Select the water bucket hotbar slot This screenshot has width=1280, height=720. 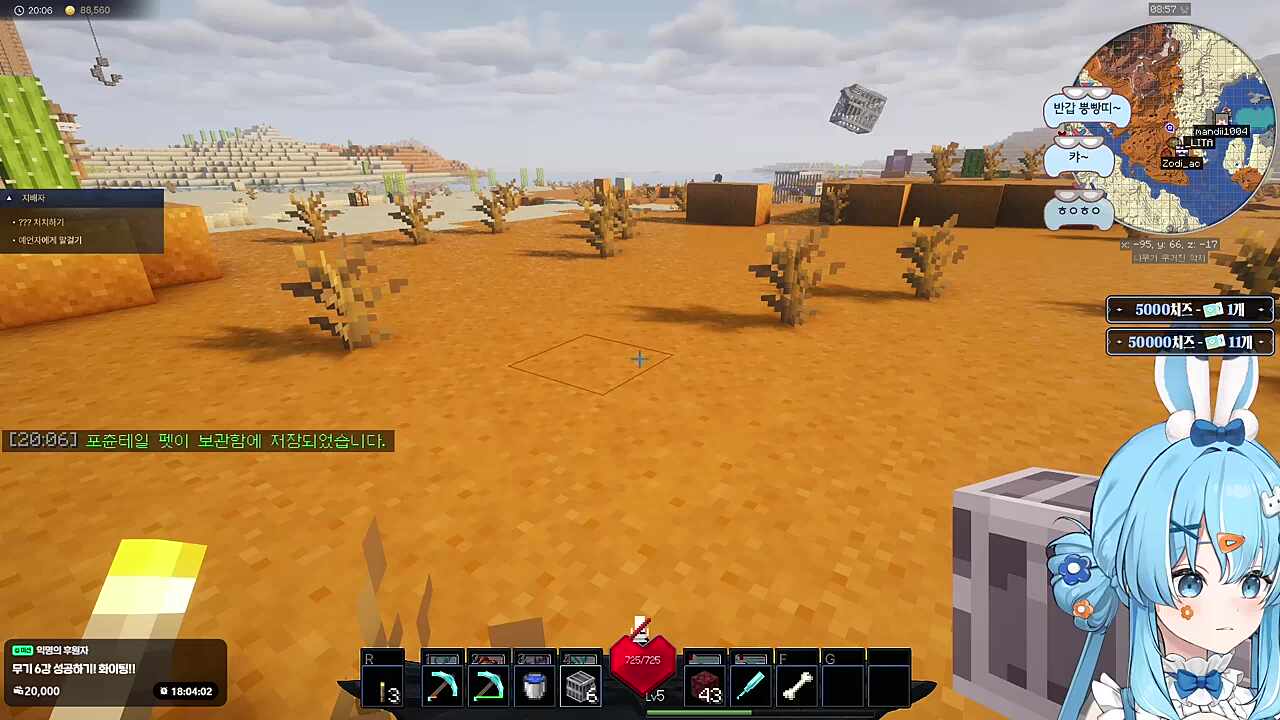click(x=535, y=686)
